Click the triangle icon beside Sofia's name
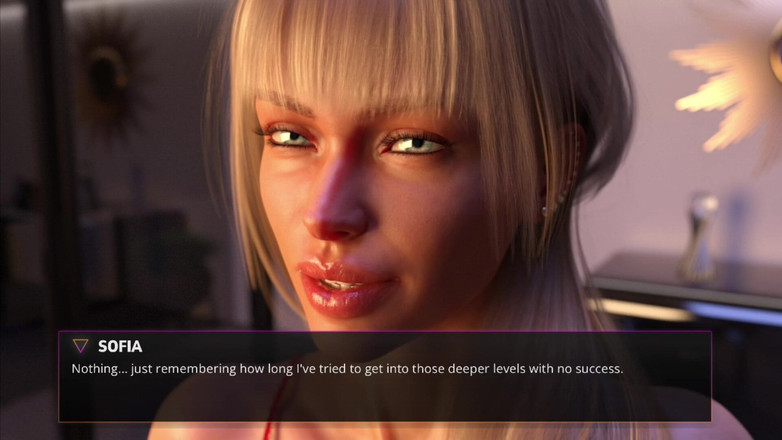The height and width of the screenshot is (440, 782). tap(80, 346)
